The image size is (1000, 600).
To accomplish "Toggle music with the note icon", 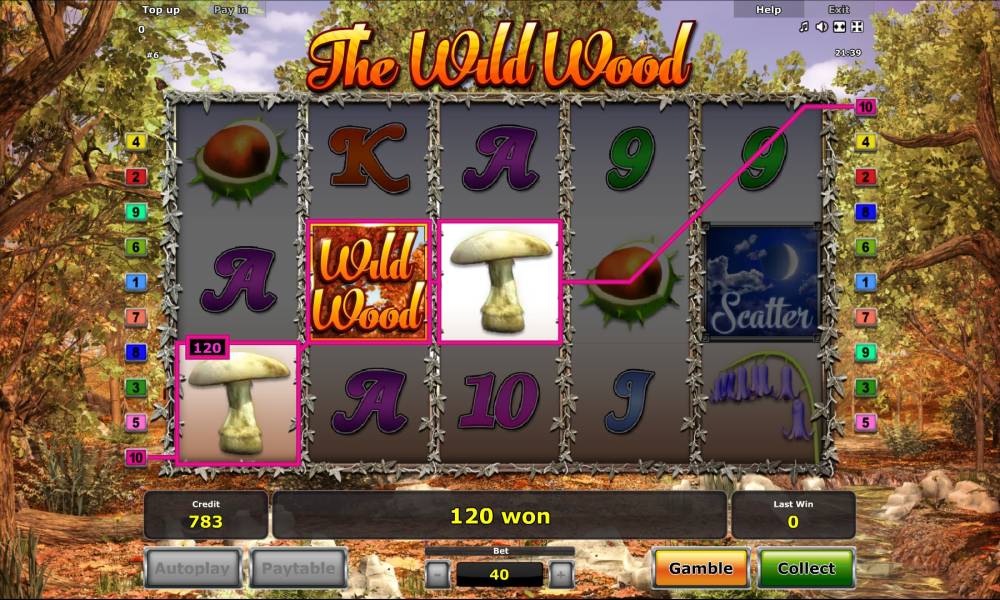I will point(804,27).
